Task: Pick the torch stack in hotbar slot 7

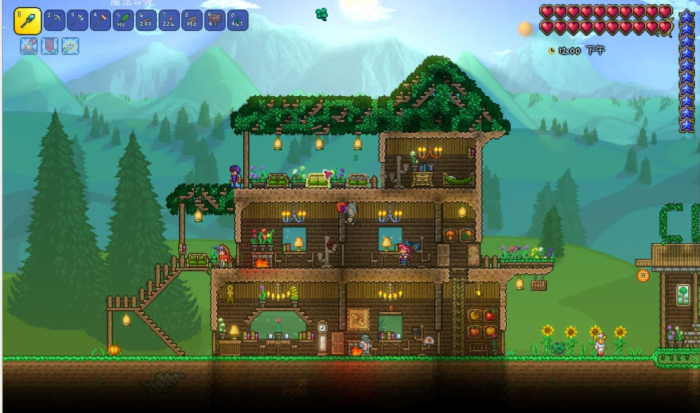Action: pos(170,20)
